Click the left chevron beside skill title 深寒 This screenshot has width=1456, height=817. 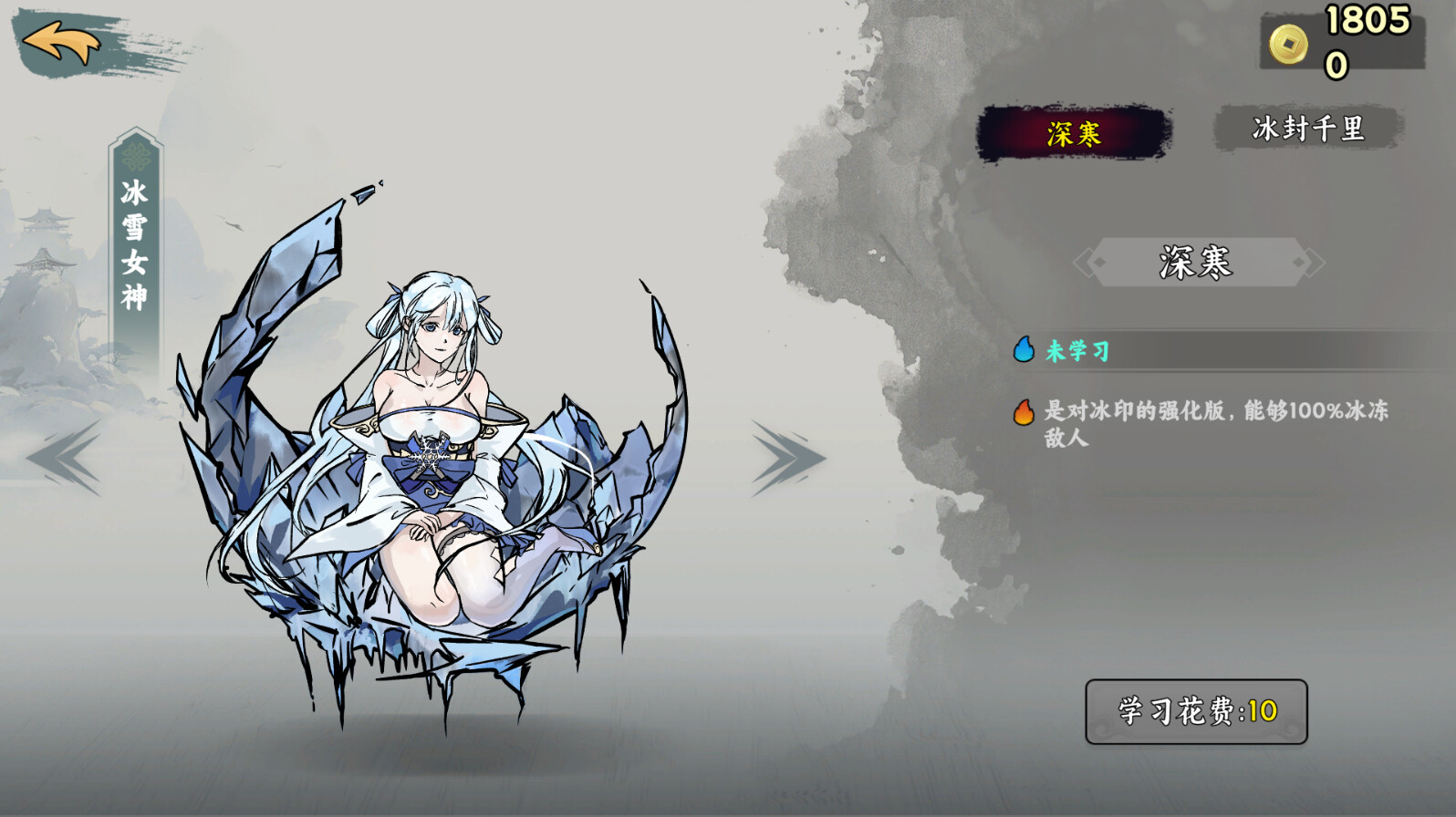click(x=1087, y=263)
